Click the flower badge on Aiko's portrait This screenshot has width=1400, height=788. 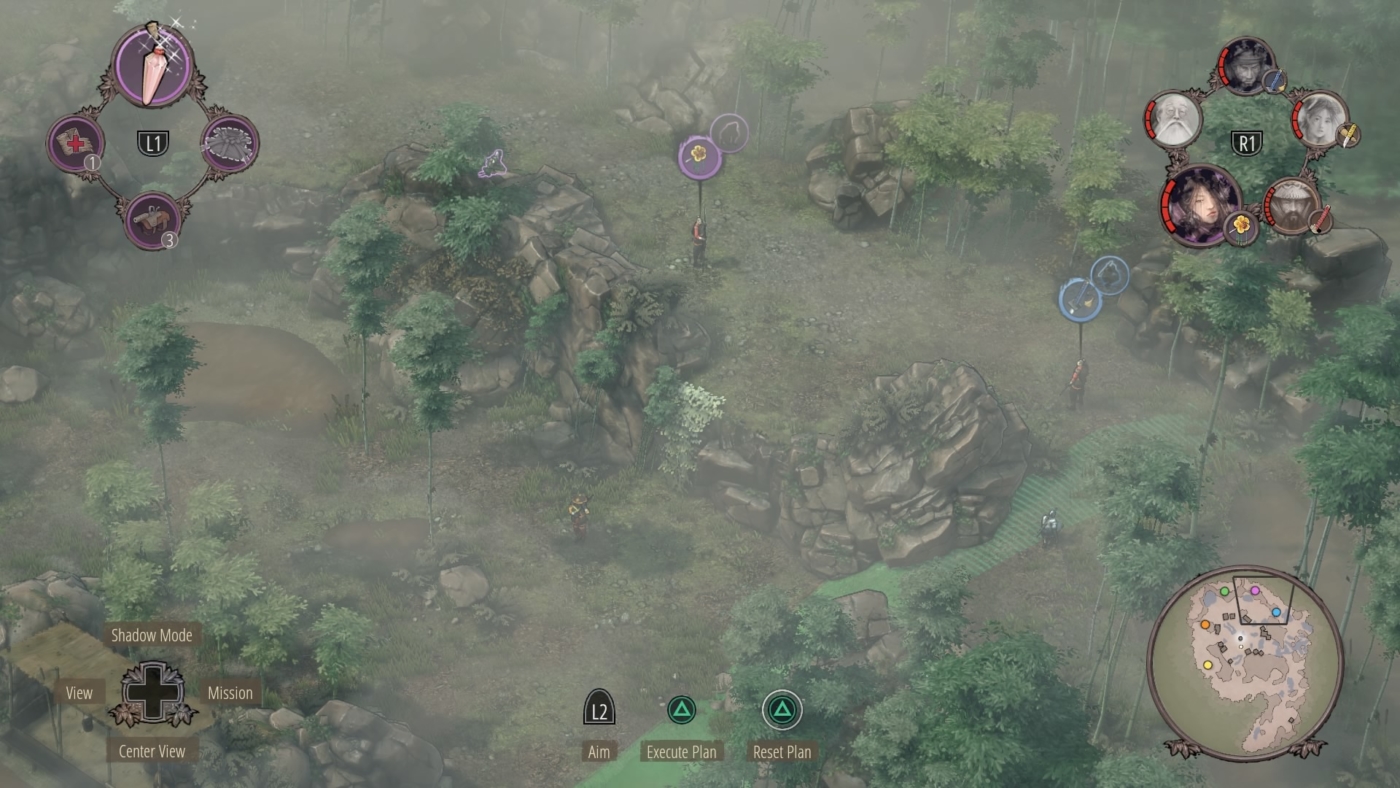click(x=1240, y=225)
